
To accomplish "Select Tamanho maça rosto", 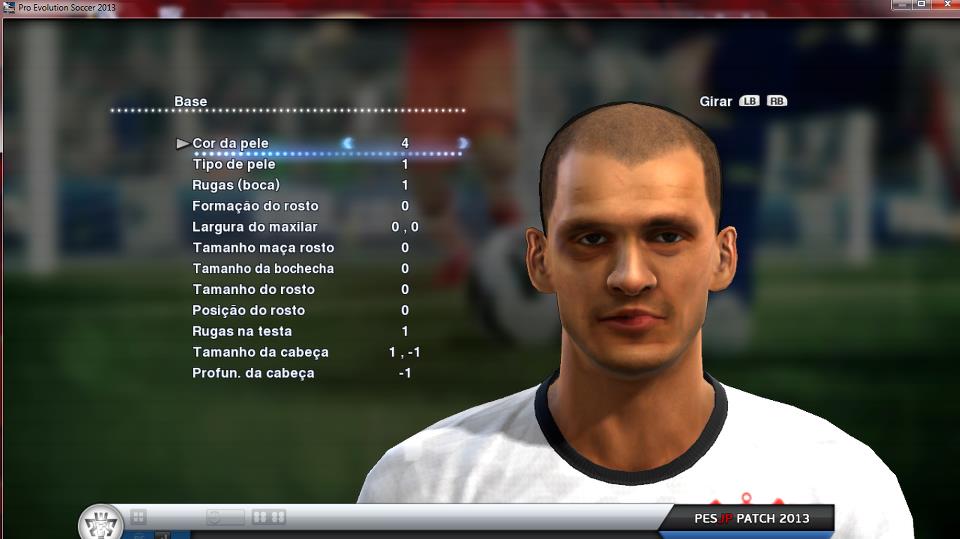I will click(263, 248).
